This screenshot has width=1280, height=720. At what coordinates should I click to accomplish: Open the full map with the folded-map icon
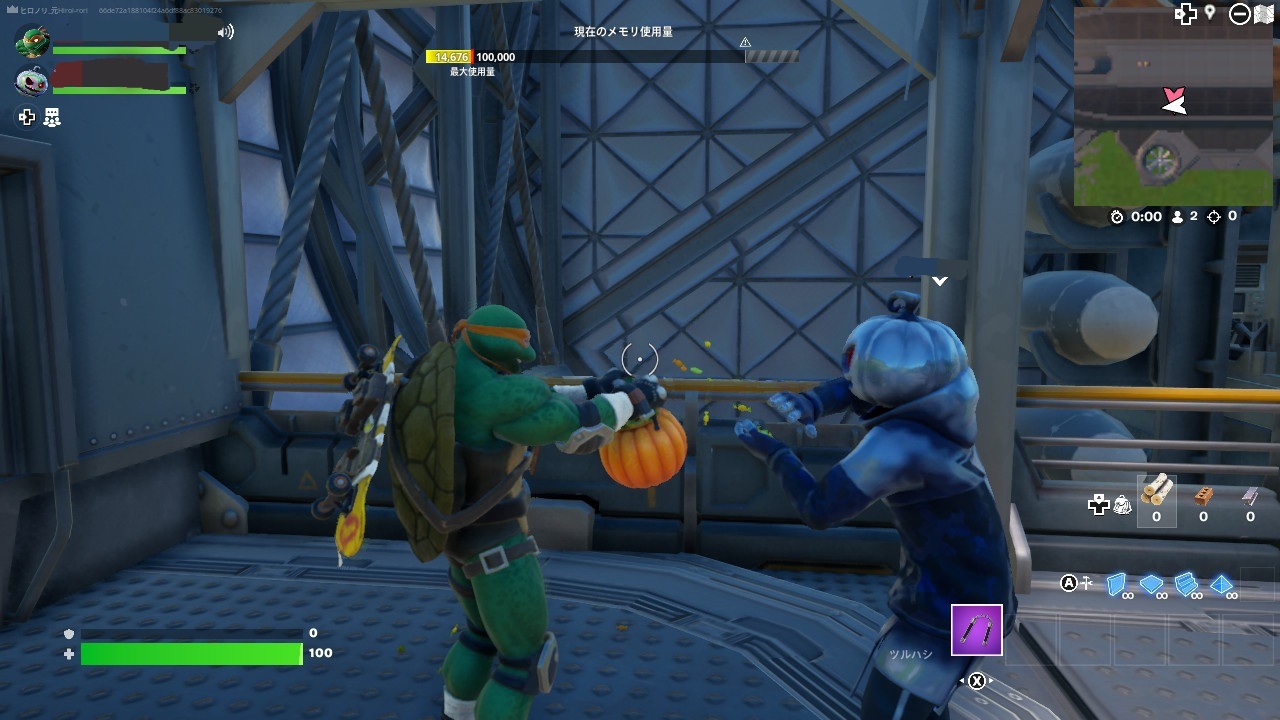point(1263,14)
